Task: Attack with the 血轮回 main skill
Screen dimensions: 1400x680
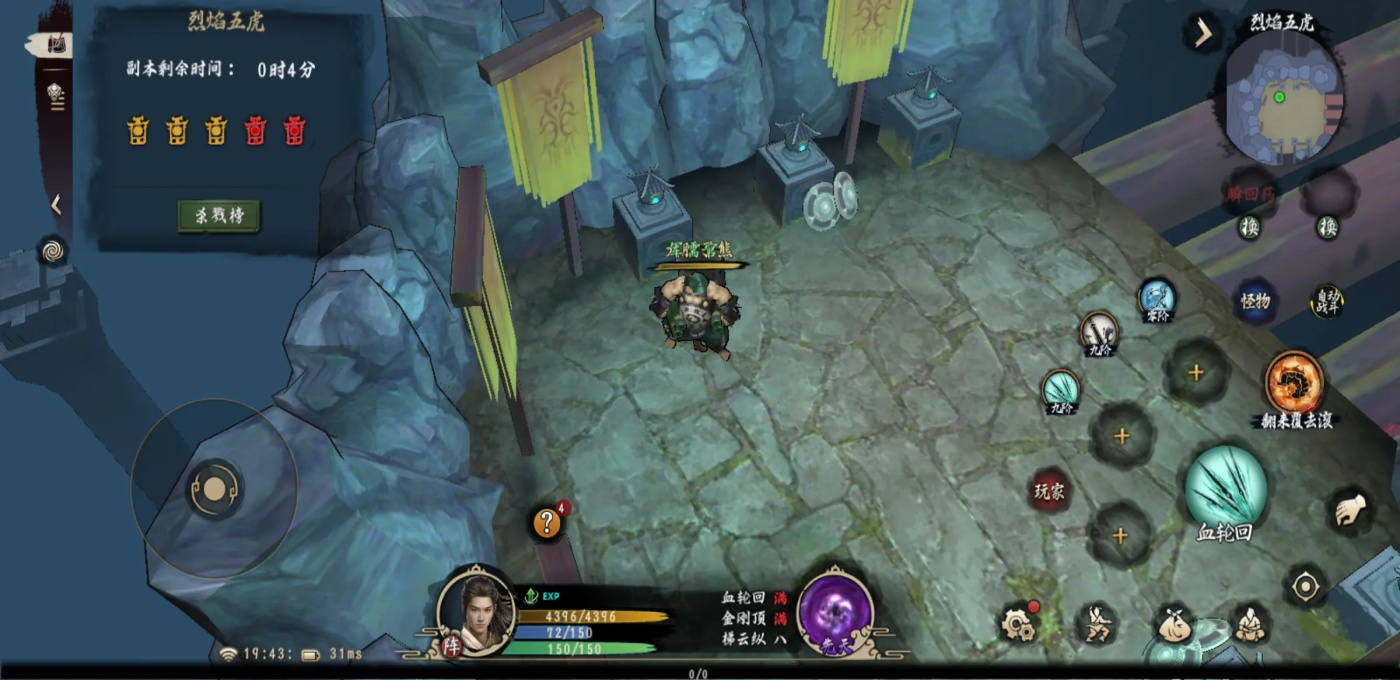Action: (1225, 487)
